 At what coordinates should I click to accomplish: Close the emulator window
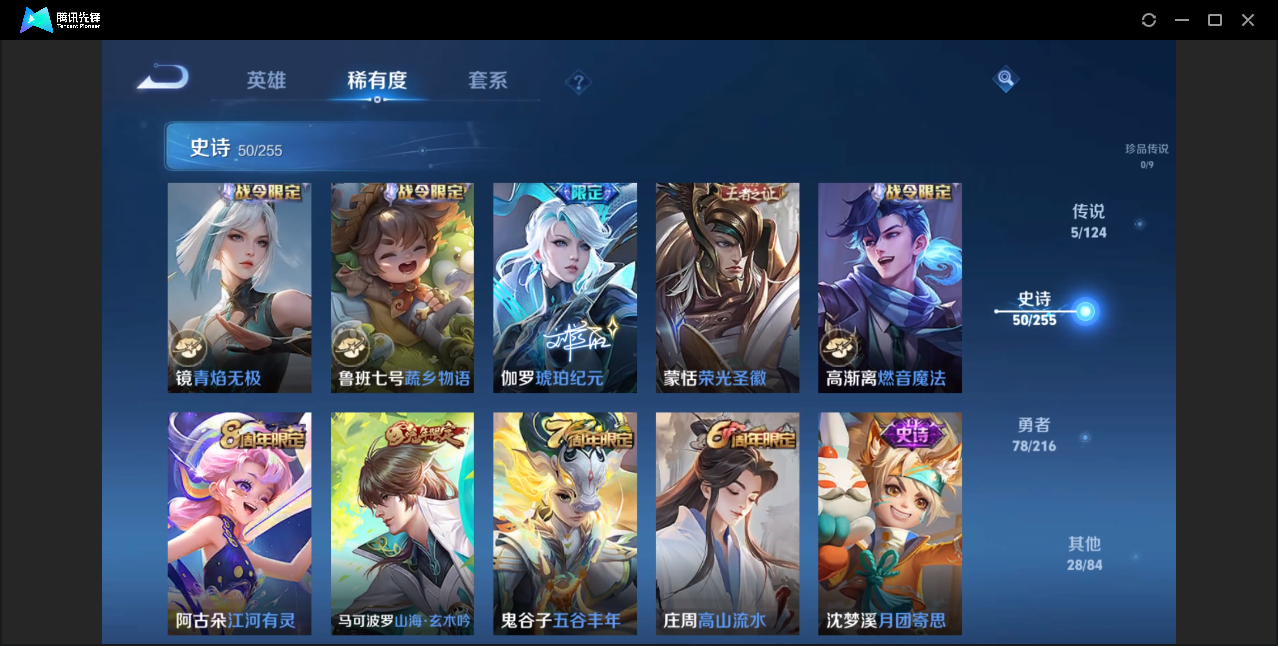click(1248, 20)
